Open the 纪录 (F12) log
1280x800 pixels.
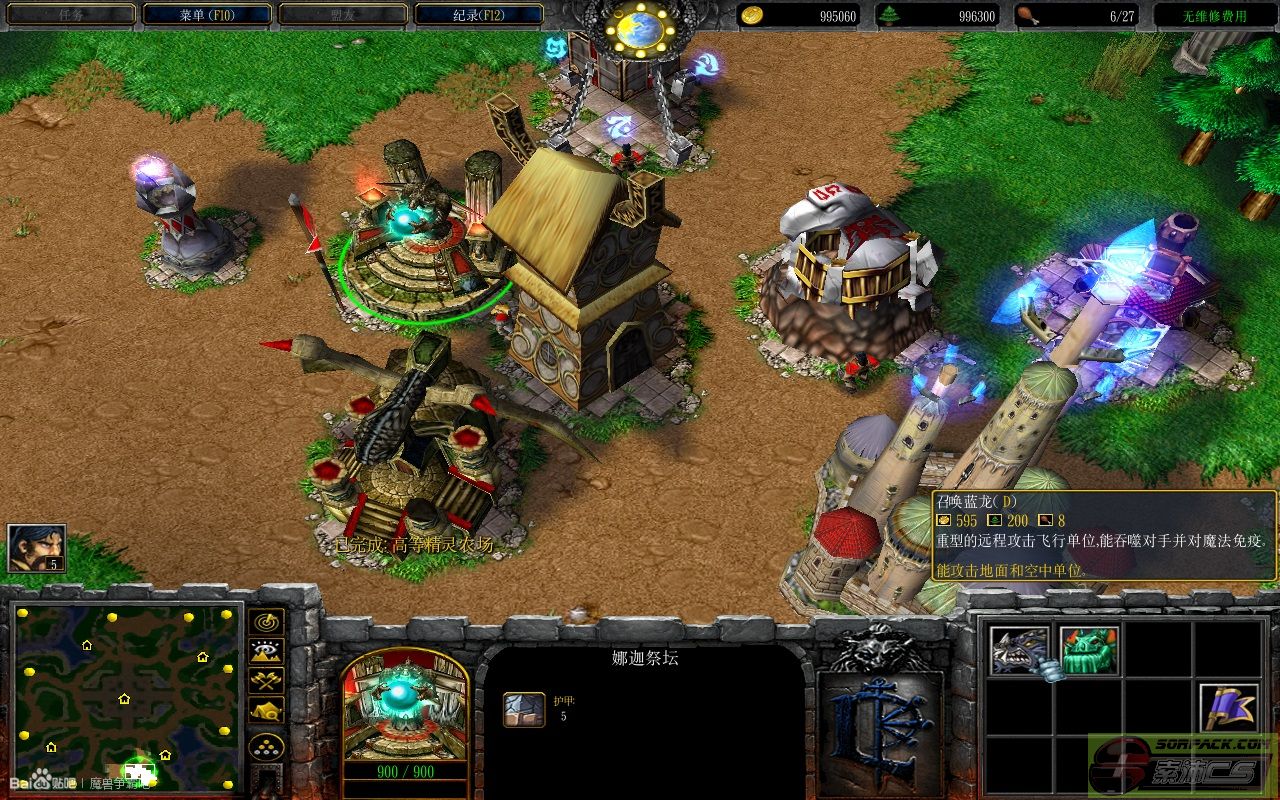pos(478,15)
